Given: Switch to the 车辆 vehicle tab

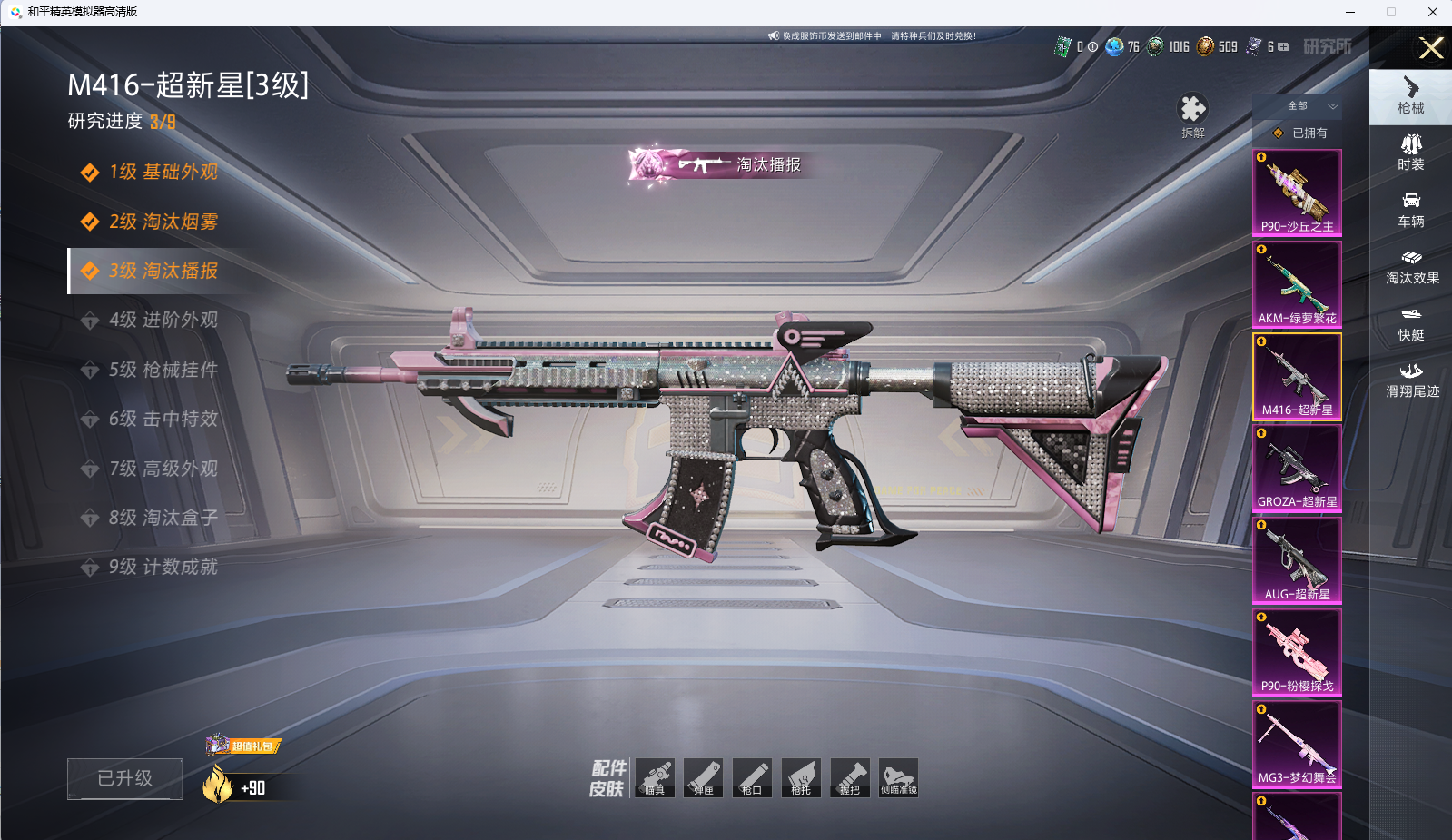Looking at the screenshot, I should tap(1410, 209).
